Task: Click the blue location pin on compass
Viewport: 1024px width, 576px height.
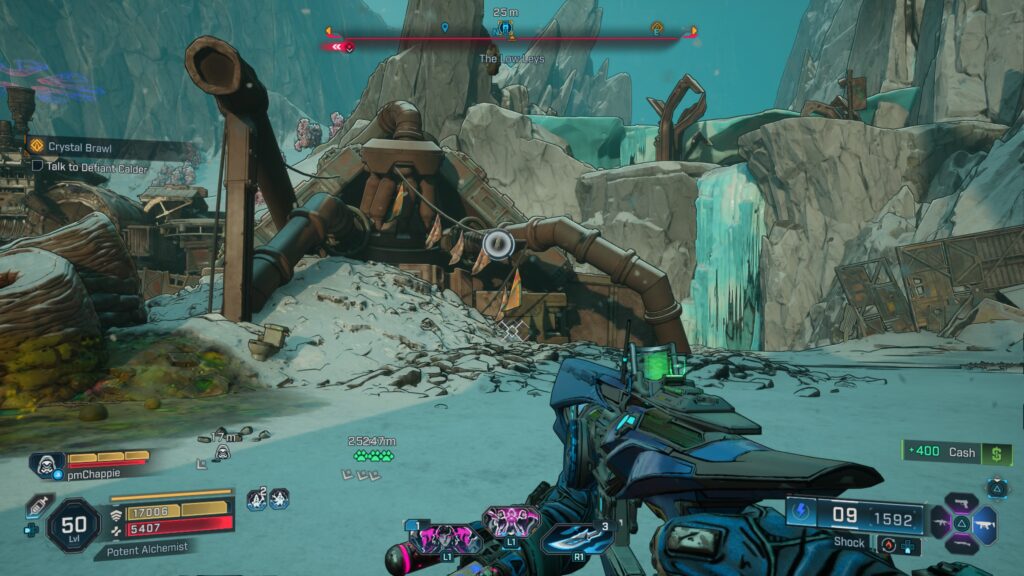Action: click(x=444, y=27)
